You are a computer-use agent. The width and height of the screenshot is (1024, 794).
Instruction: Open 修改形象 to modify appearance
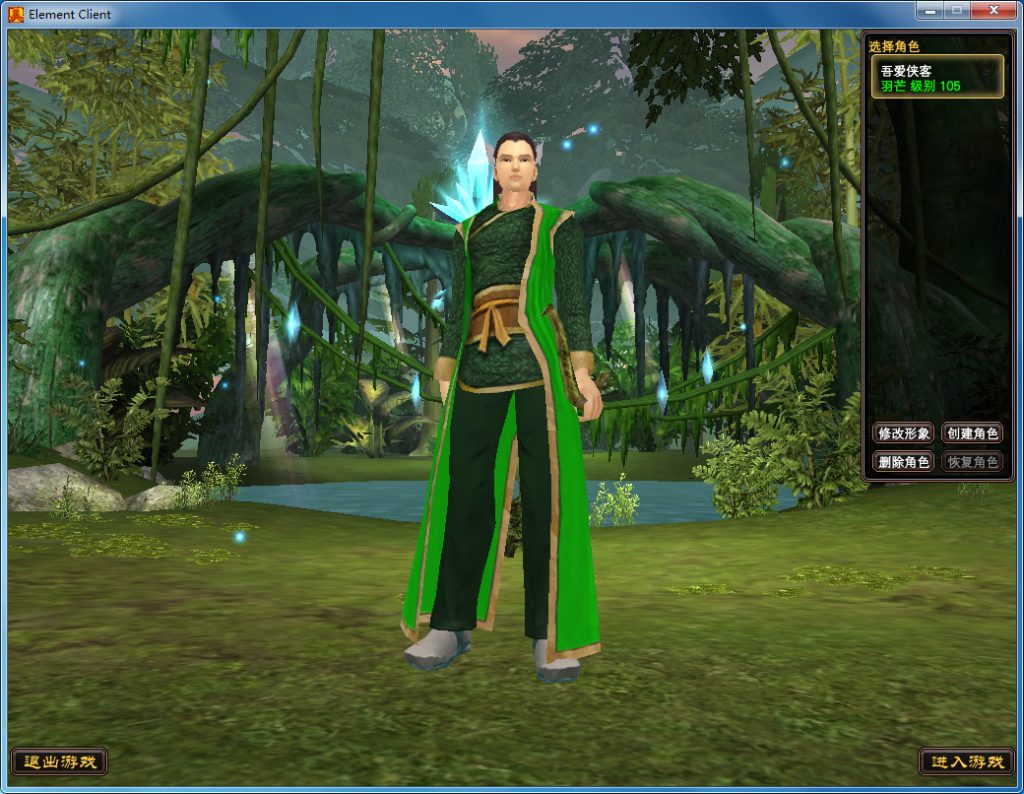point(903,433)
